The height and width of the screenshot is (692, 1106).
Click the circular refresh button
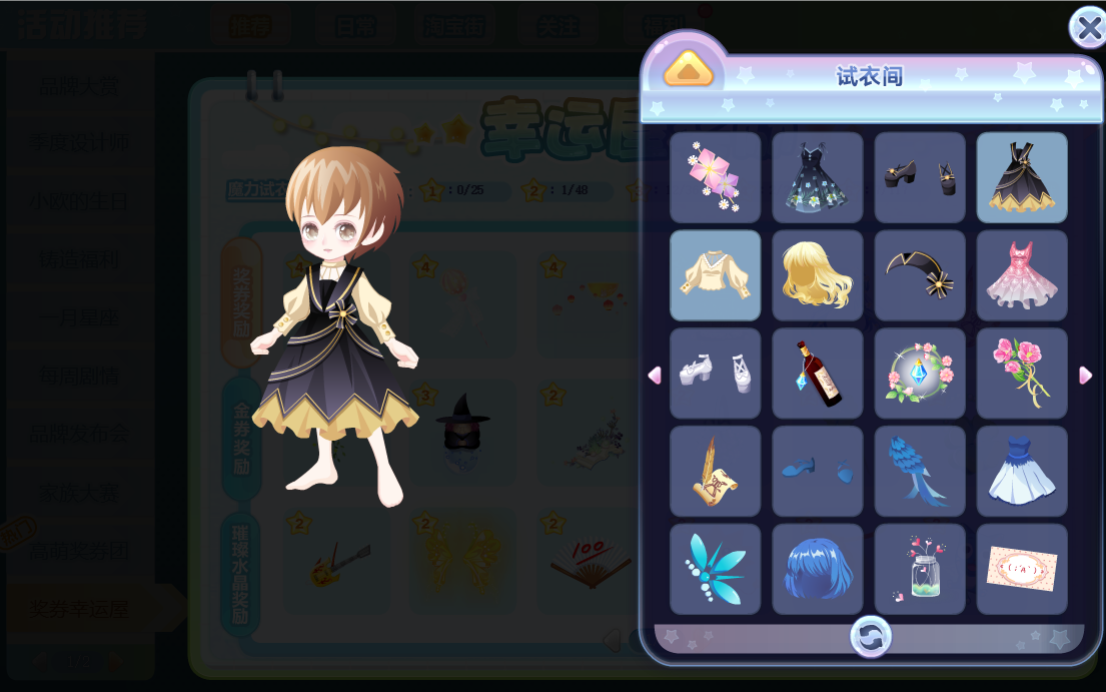(870, 637)
